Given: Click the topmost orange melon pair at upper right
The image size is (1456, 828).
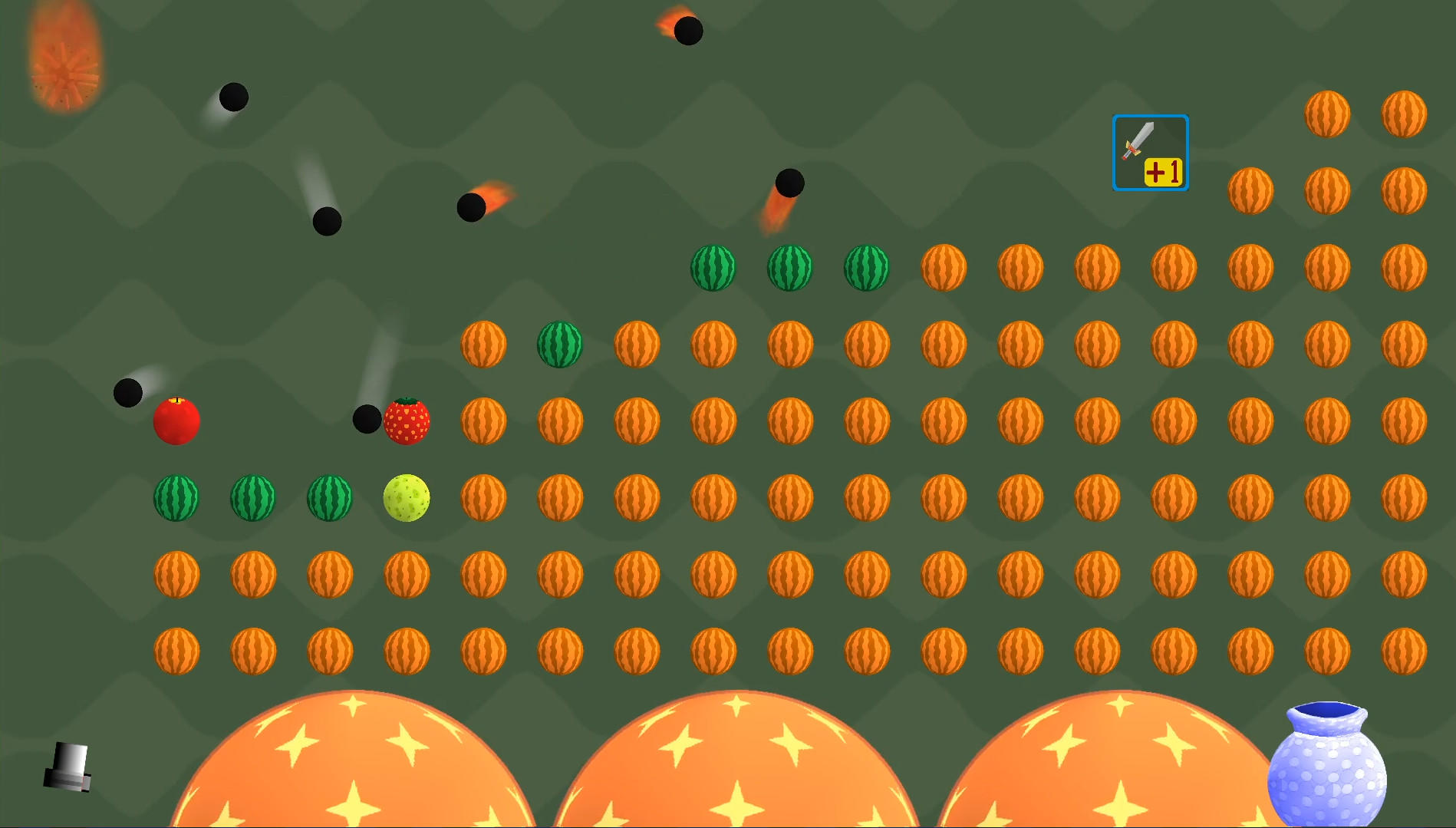Looking at the screenshot, I should pyautogui.click(x=1329, y=113).
